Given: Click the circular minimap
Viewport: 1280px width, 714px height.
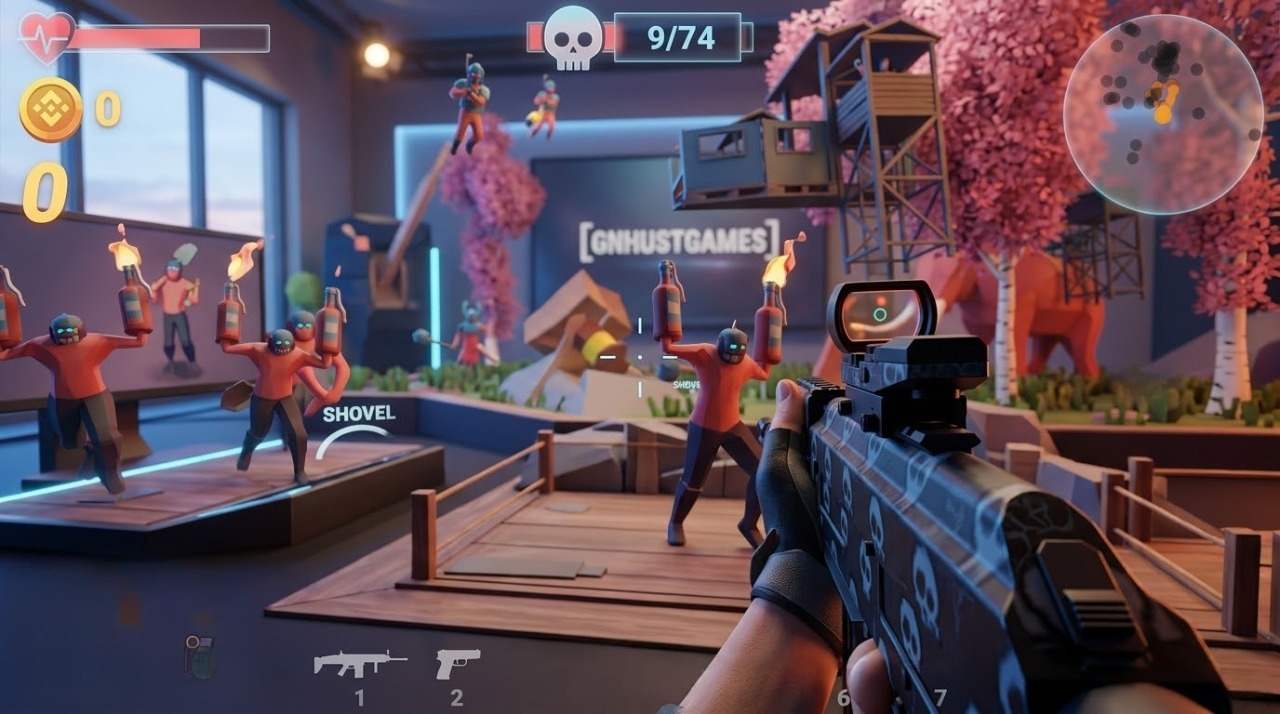Looking at the screenshot, I should [1163, 114].
